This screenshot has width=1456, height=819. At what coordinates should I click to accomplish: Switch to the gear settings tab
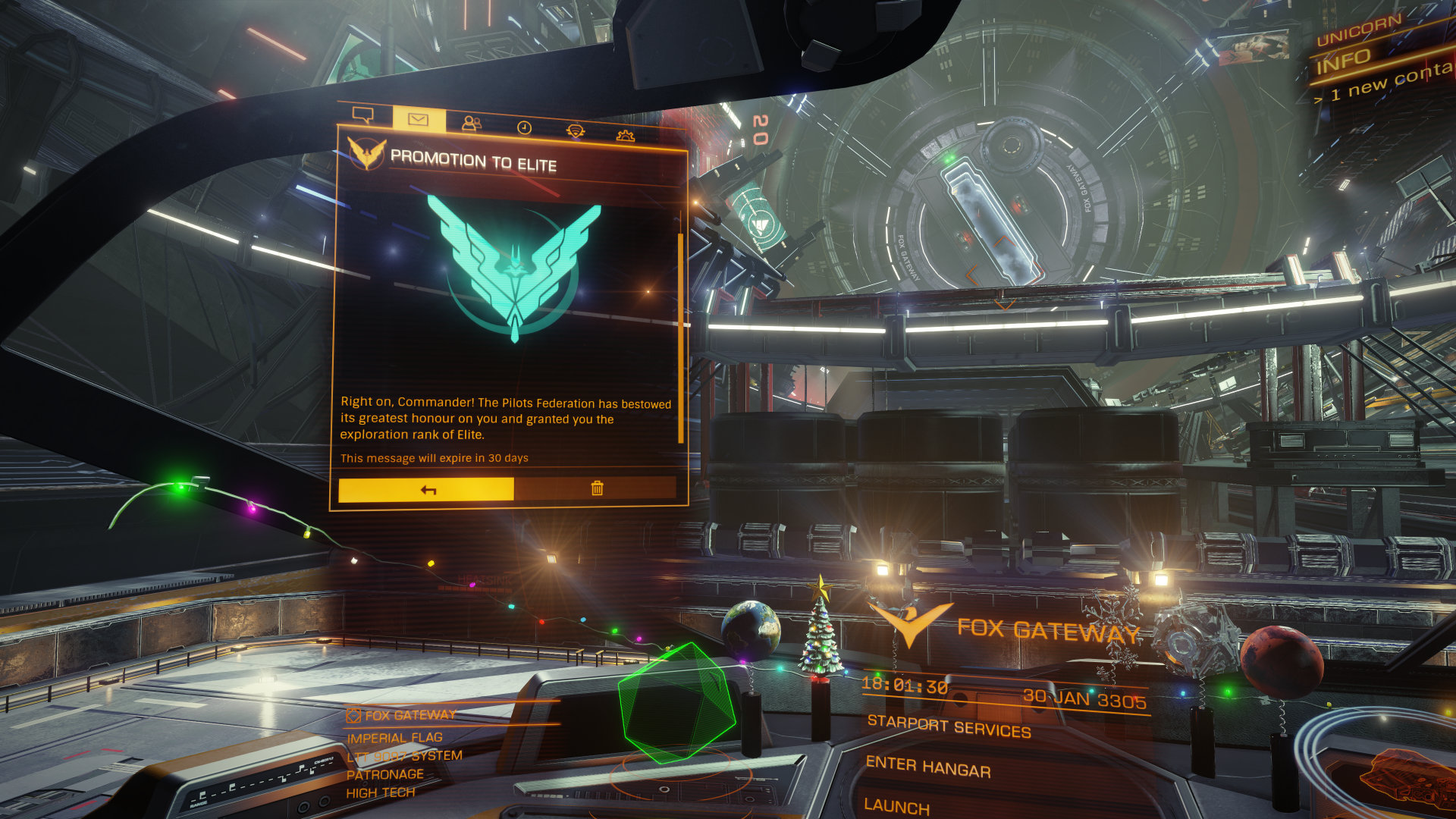click(x=625, y=136)
